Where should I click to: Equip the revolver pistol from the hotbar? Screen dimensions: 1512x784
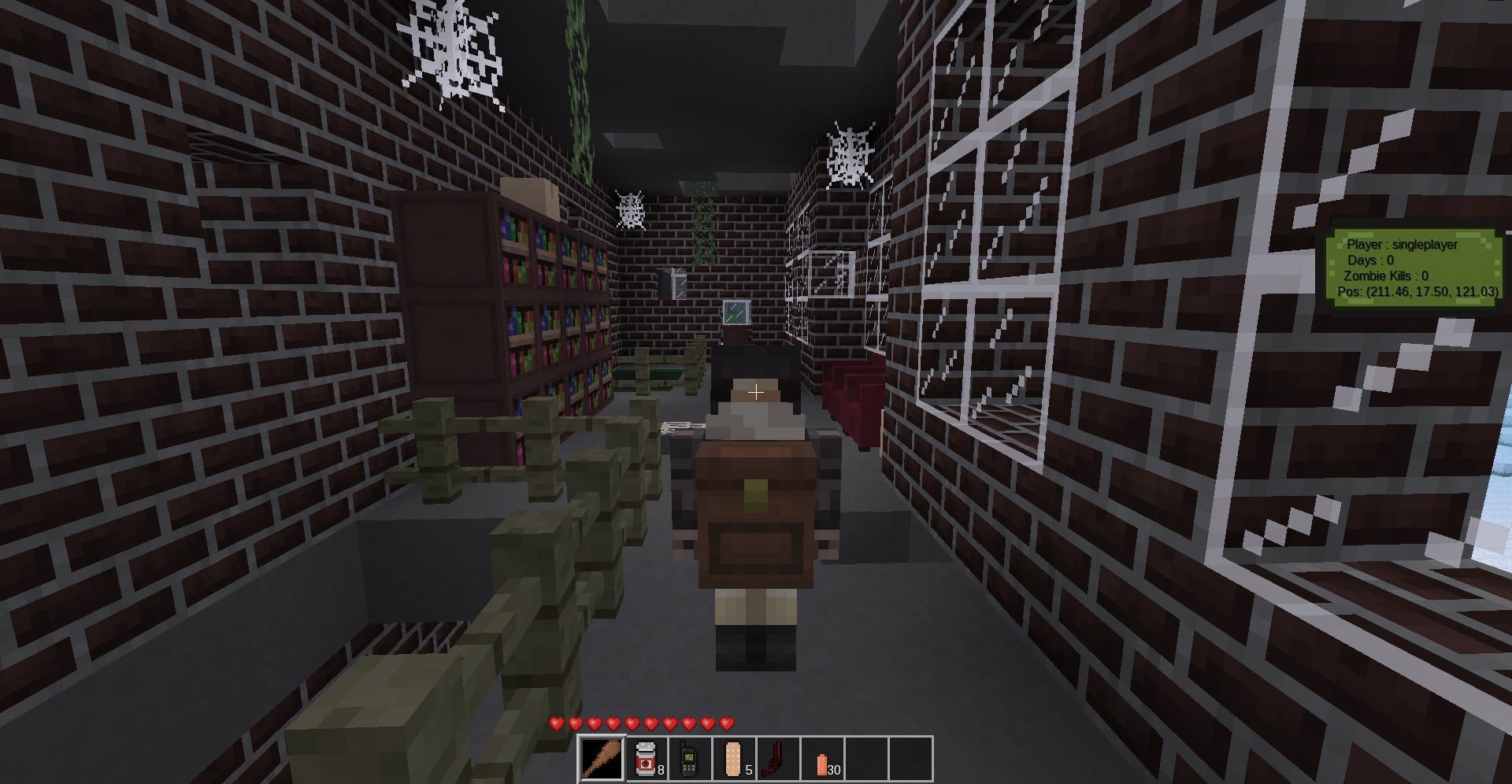point(778,758)
